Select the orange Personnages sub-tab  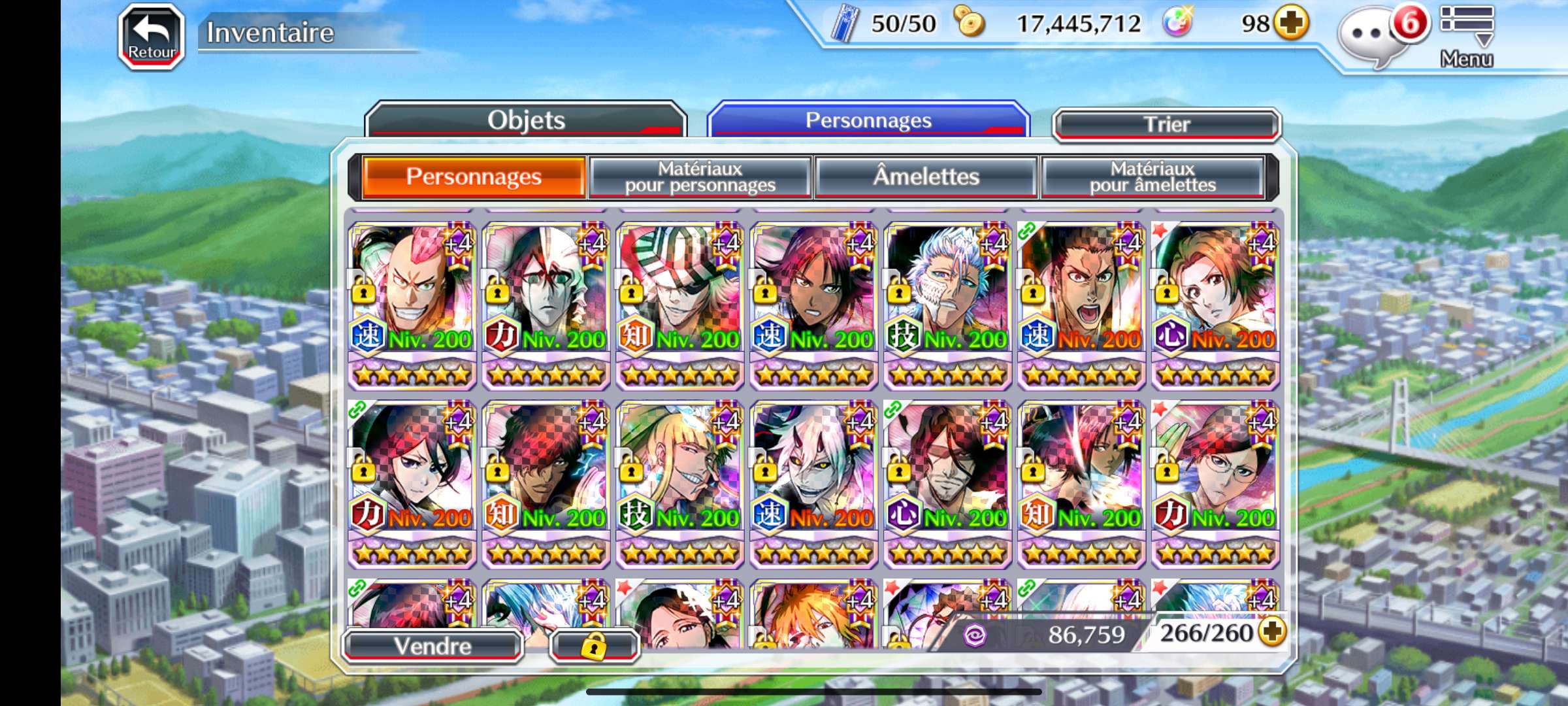pos(474,176)
